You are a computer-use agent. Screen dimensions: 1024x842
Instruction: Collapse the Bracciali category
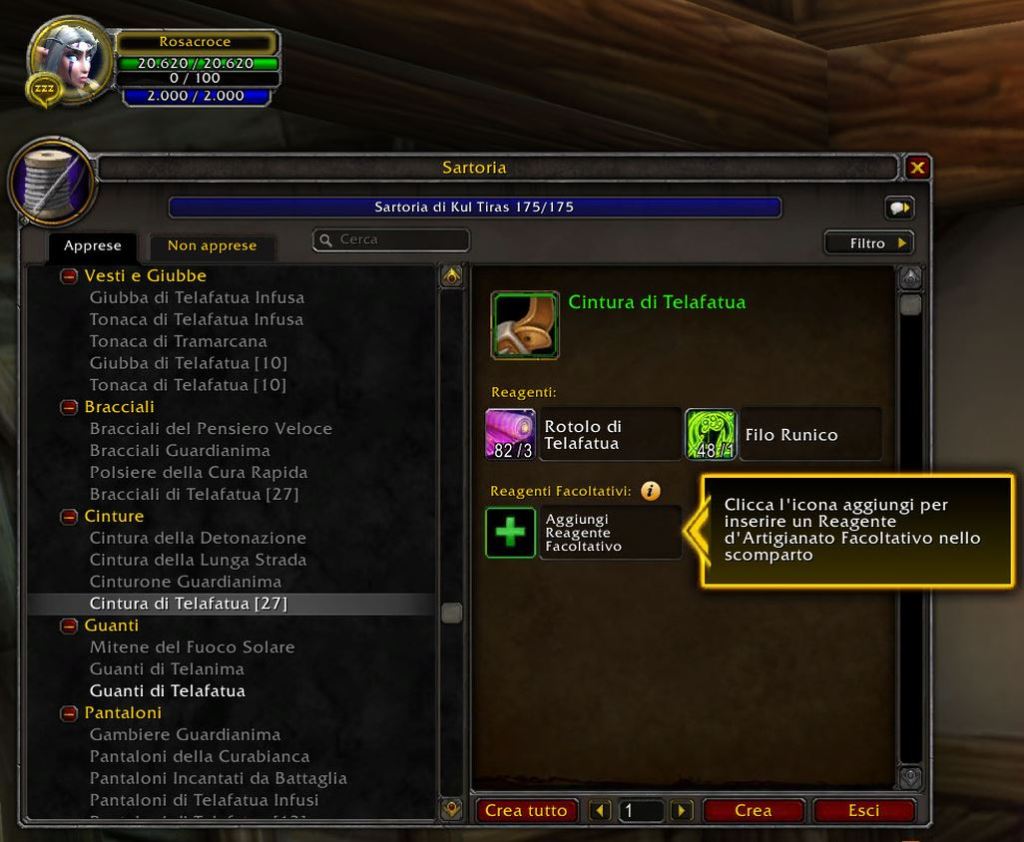[69, 407]
